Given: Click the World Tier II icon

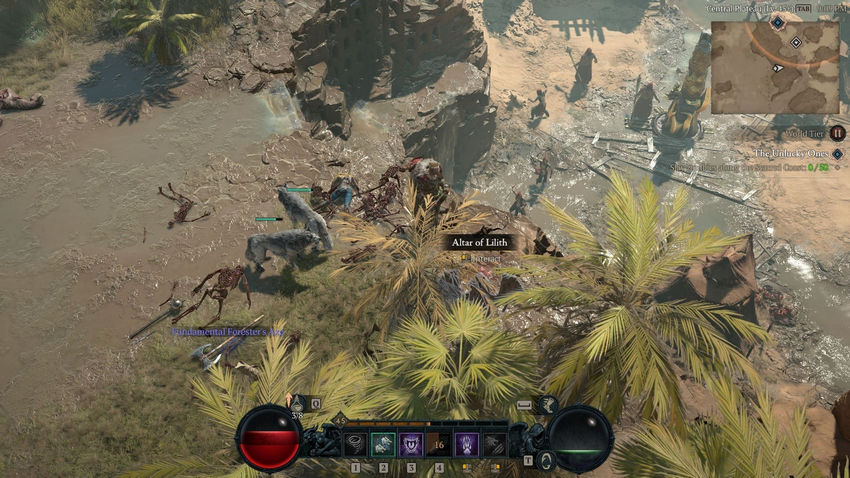Looking at the screenshot, I should point(837,133).
